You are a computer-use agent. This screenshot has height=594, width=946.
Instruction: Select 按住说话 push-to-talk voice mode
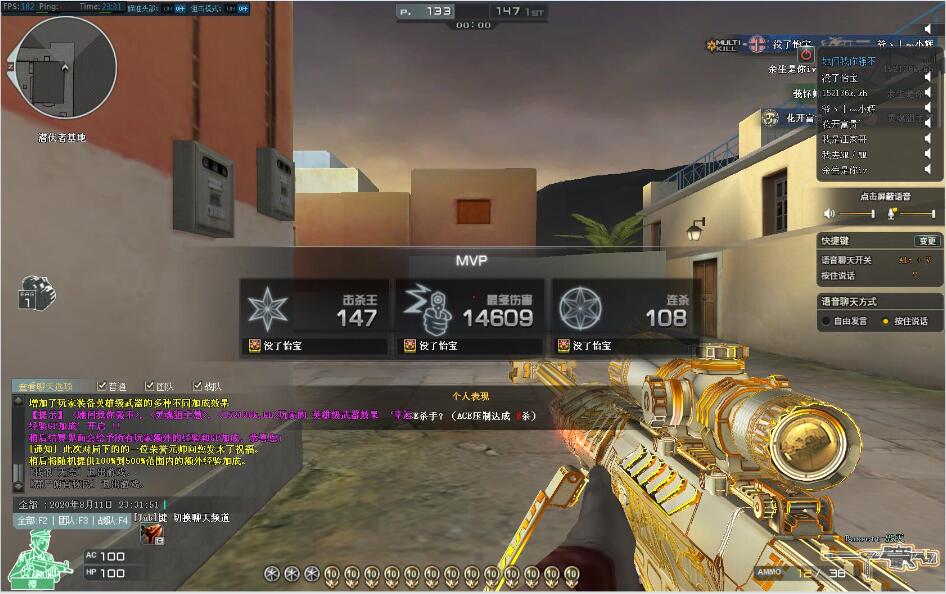[885, 321]
